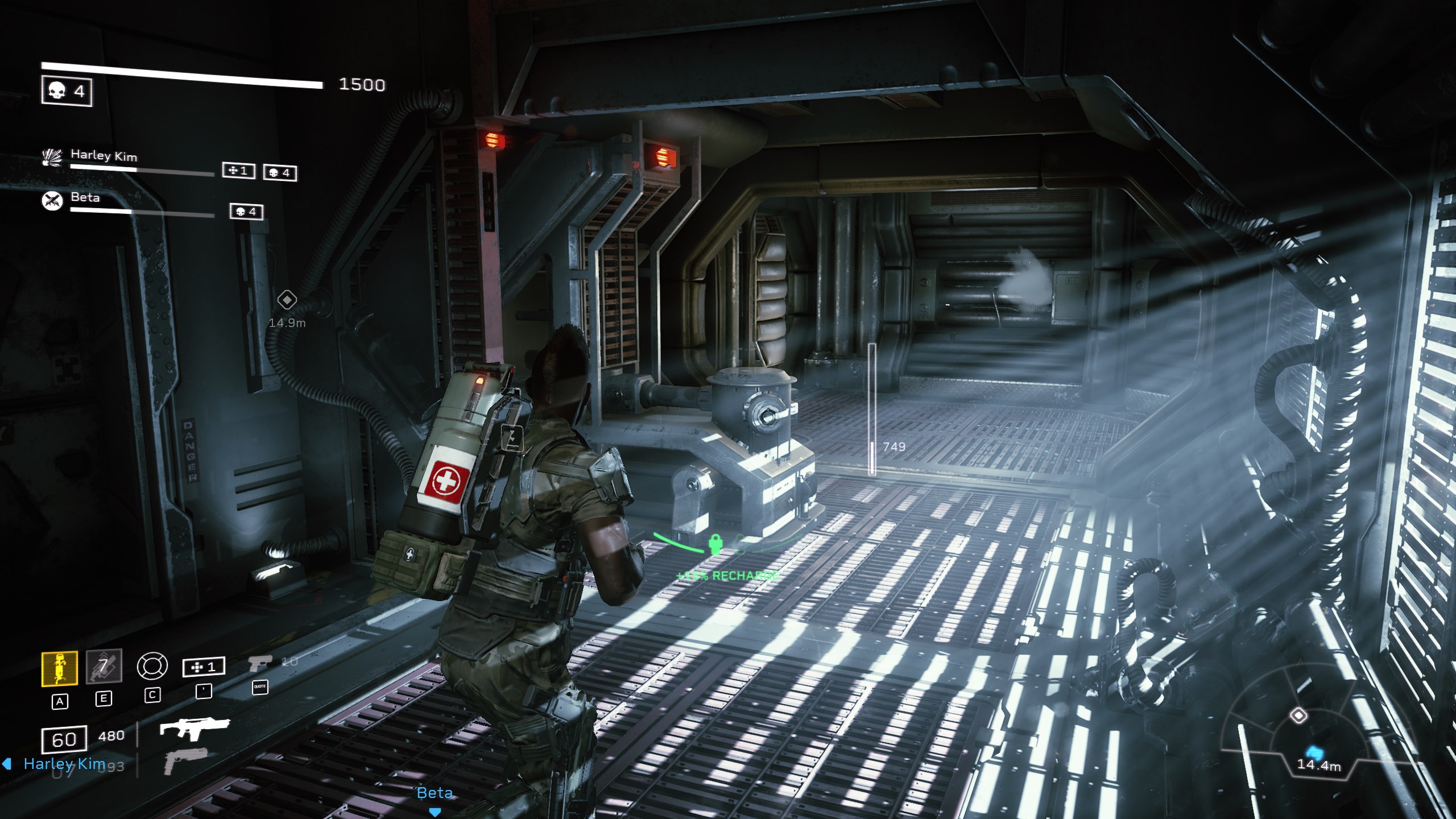Activate the yellow trauma station ability
The height and width of the screenshot is (819, 1456).
pos(60,669)
